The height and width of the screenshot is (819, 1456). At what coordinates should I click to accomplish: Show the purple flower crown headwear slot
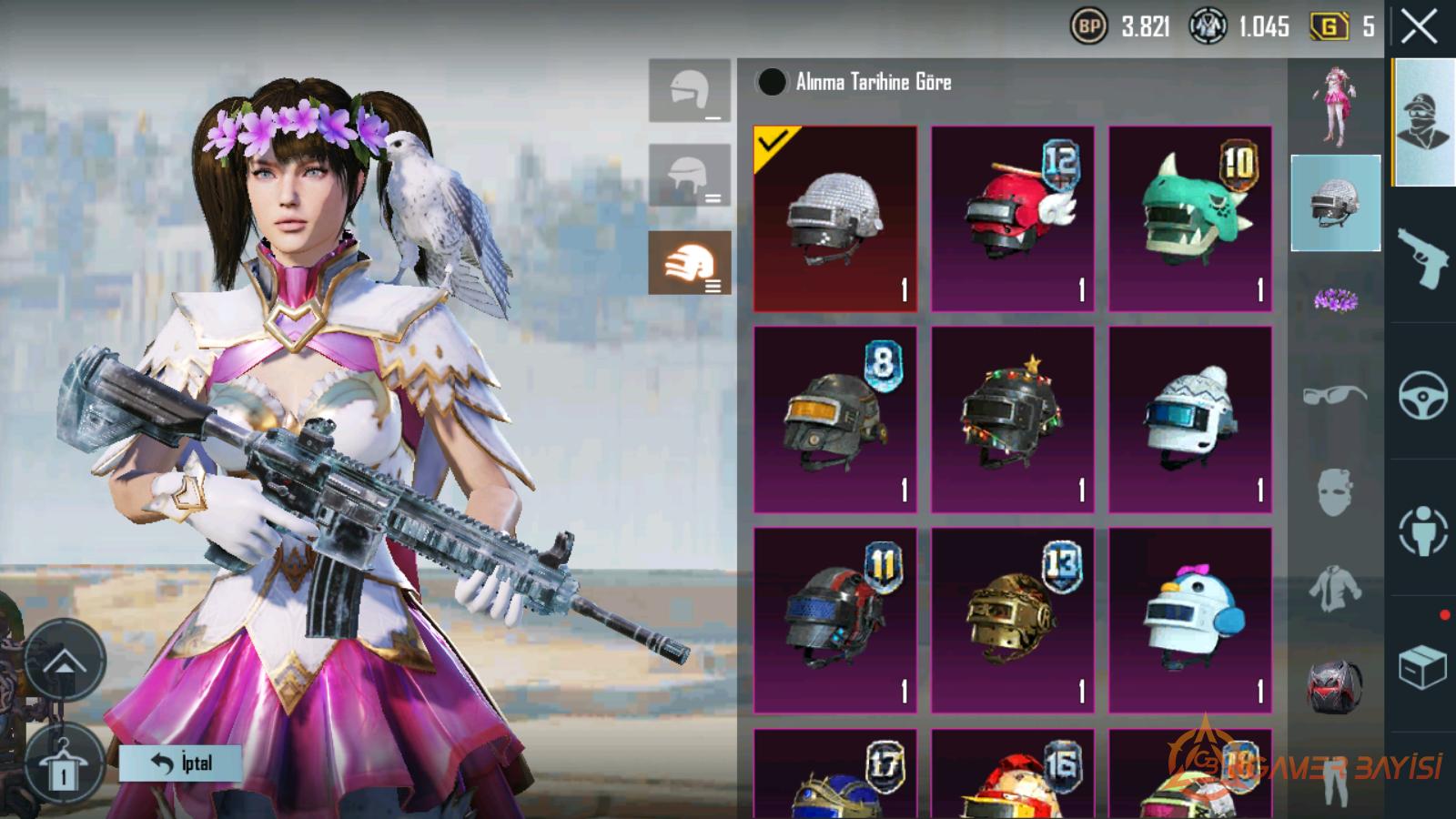[x=1335, y=299]
